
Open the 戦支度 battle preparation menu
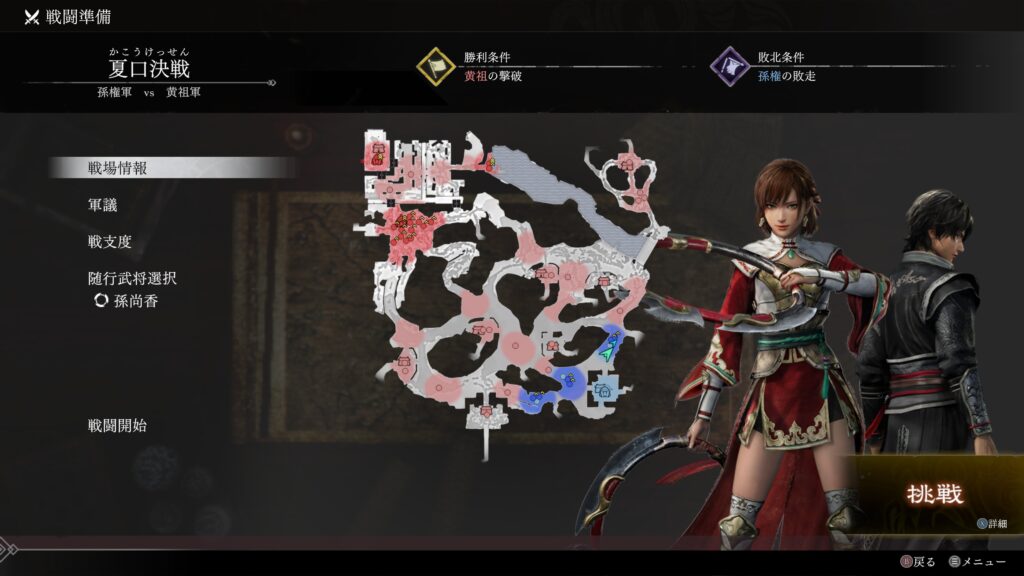pos(110,242)
